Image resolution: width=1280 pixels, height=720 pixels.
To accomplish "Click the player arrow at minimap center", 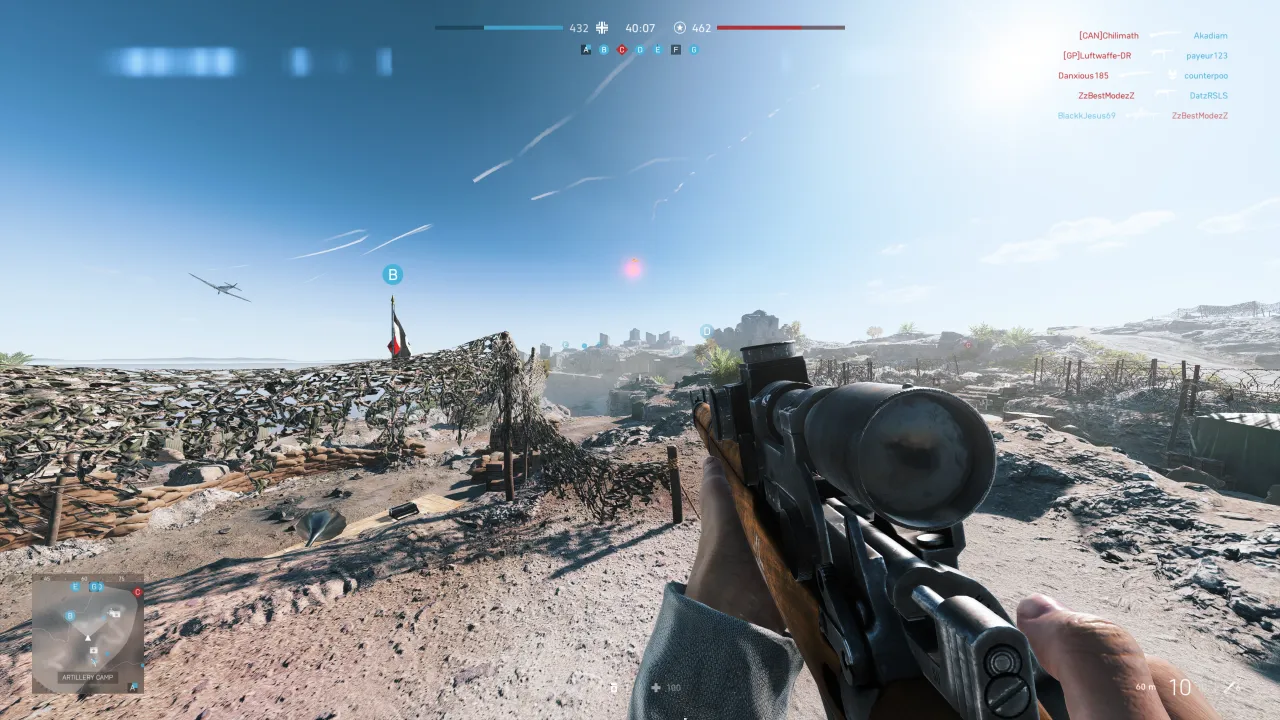I will [x=88, y=638].
